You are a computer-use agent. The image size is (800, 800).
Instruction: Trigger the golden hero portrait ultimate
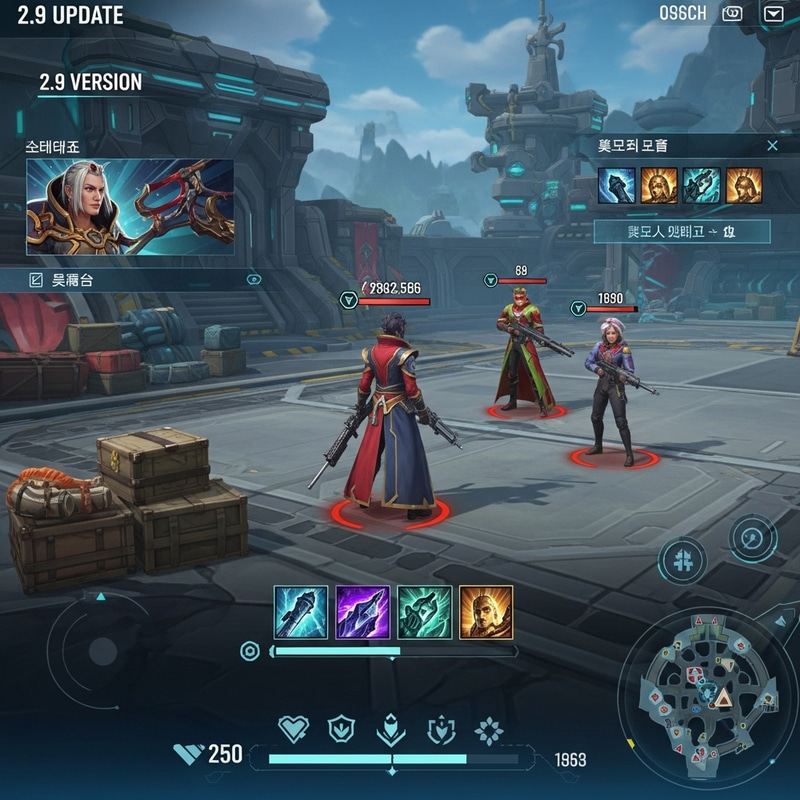pos(486,612)
